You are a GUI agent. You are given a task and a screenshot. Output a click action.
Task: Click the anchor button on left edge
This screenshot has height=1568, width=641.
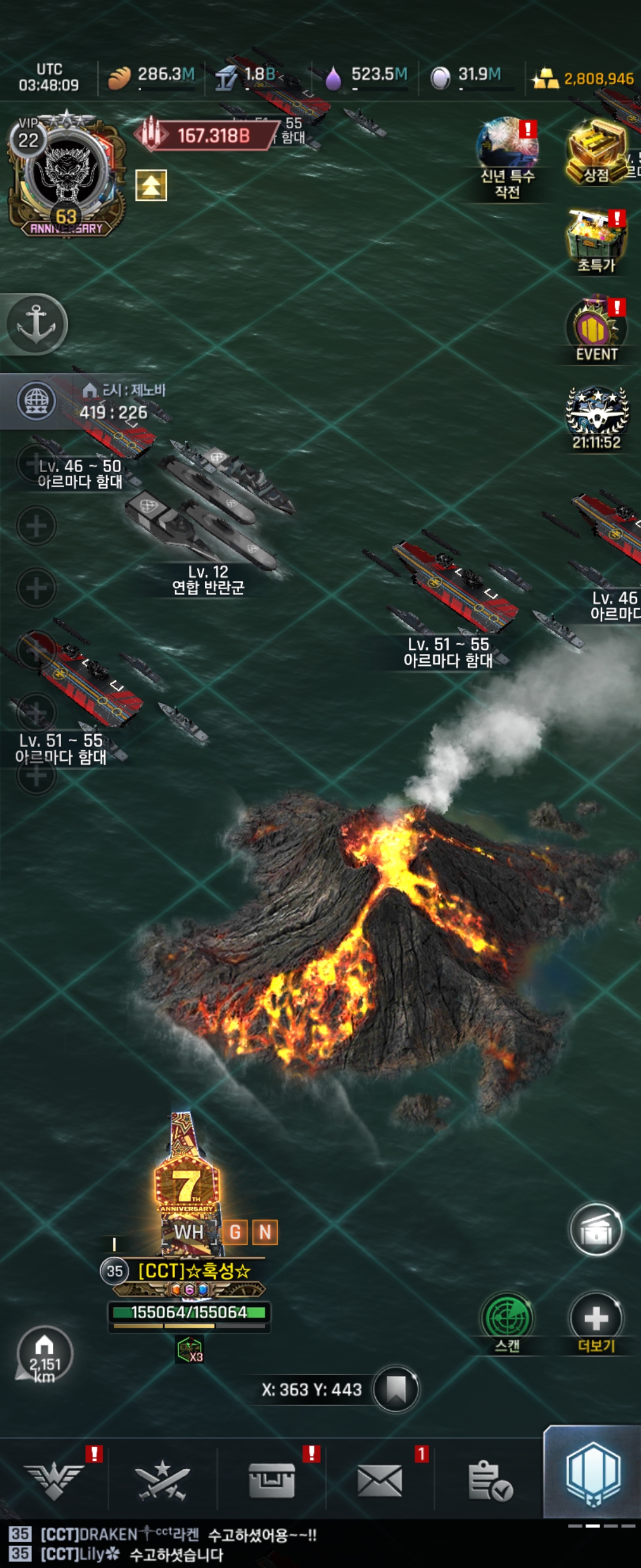coord(36,323)
